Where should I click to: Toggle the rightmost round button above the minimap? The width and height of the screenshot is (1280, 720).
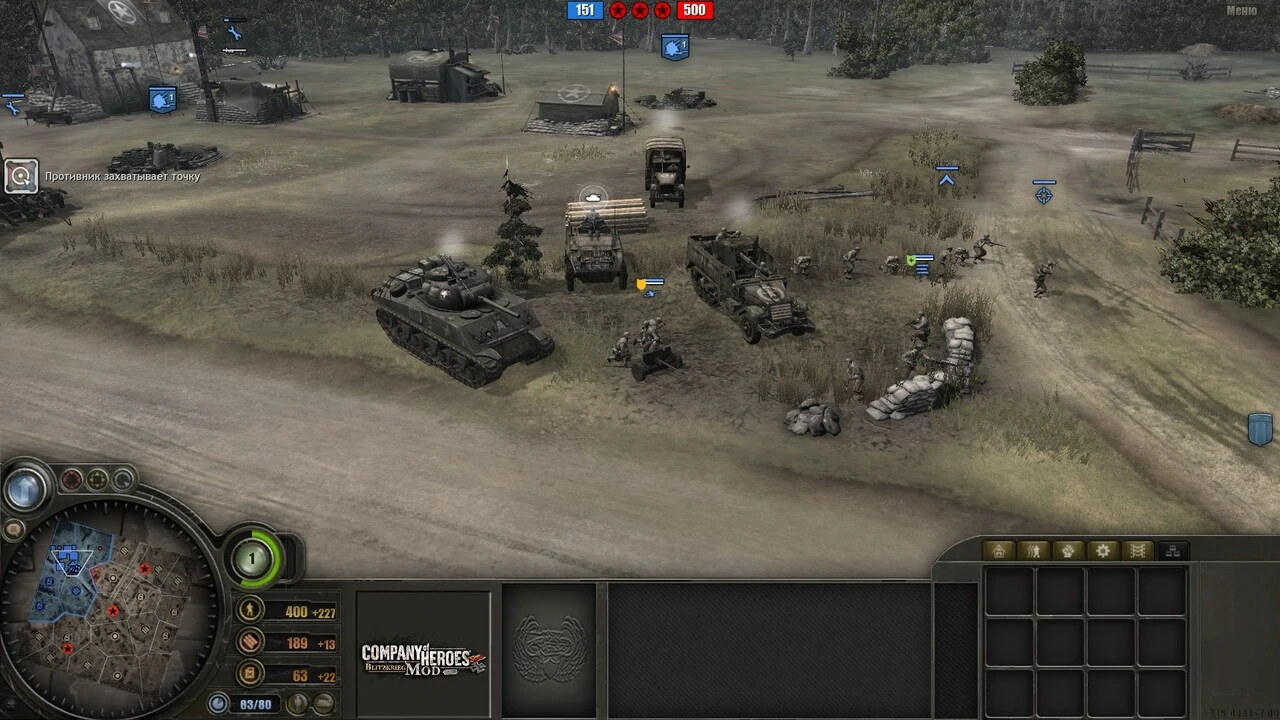(122, 480)
